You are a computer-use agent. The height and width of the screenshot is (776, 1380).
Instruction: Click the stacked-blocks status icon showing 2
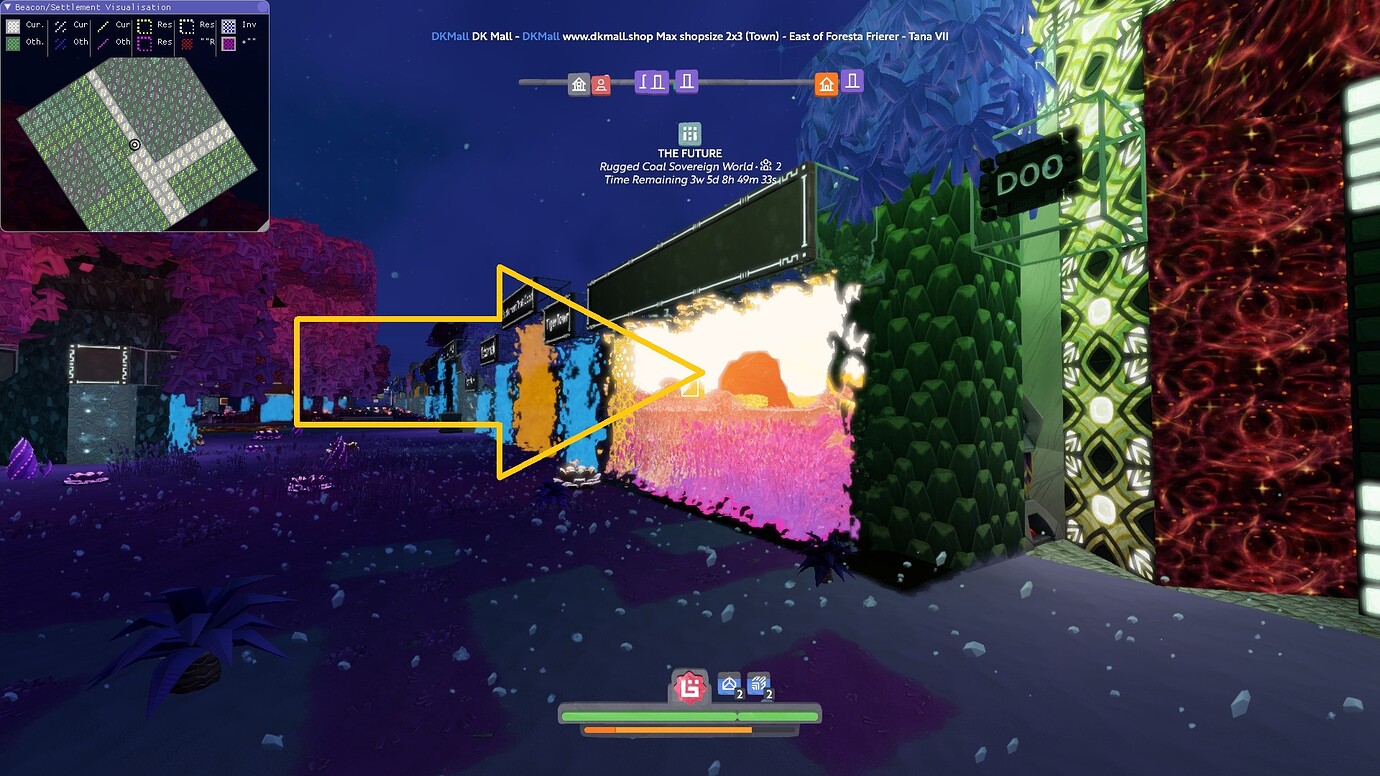(759, 686)
